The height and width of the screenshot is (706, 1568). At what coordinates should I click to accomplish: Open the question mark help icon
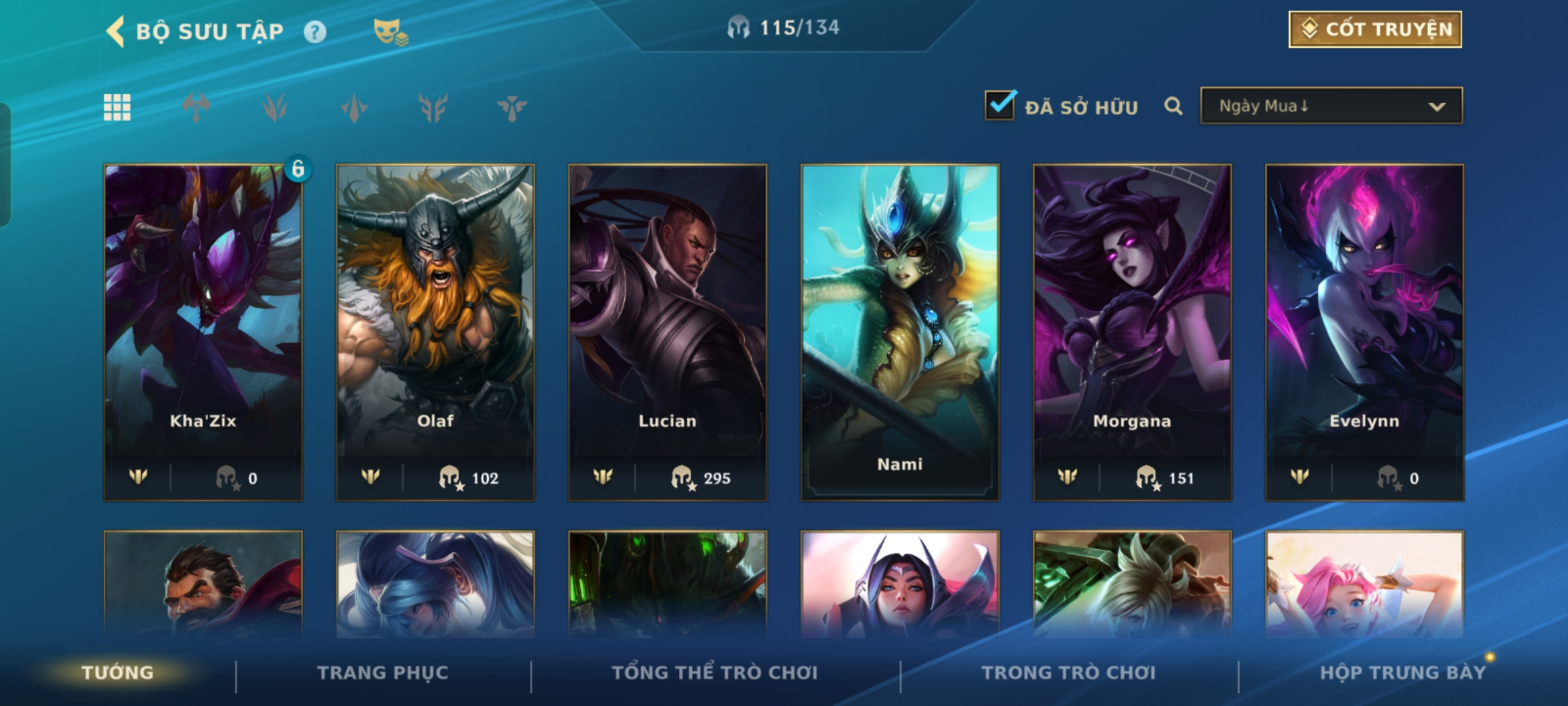pos(315,31)
